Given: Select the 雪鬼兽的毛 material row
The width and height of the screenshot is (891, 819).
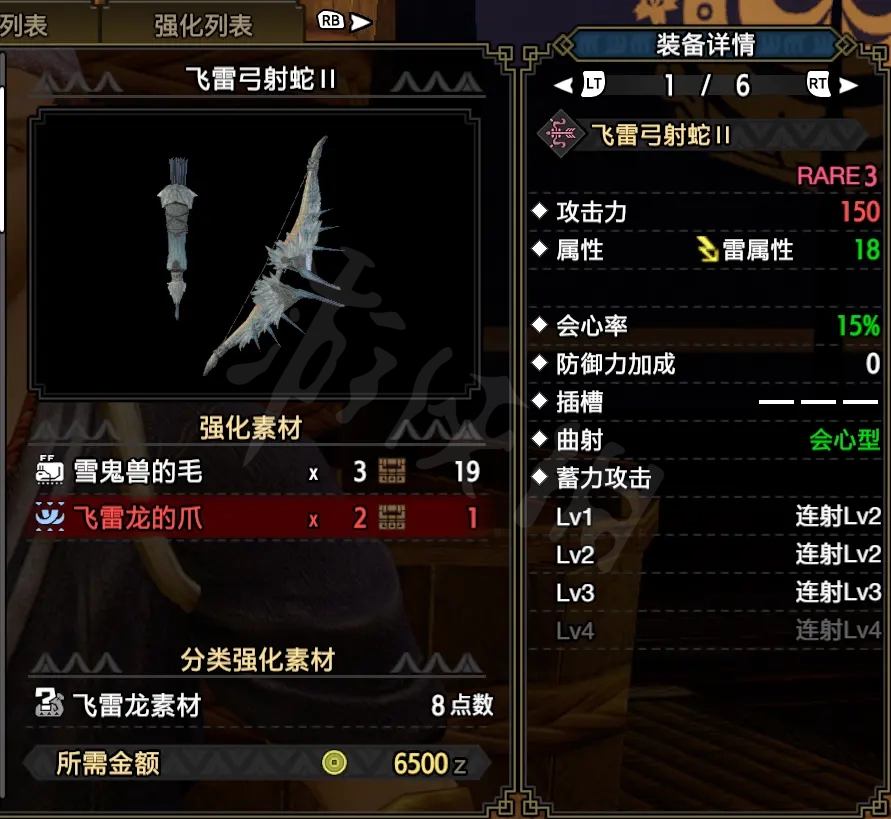Looking at the screenshot, I should tap(258, 471).
